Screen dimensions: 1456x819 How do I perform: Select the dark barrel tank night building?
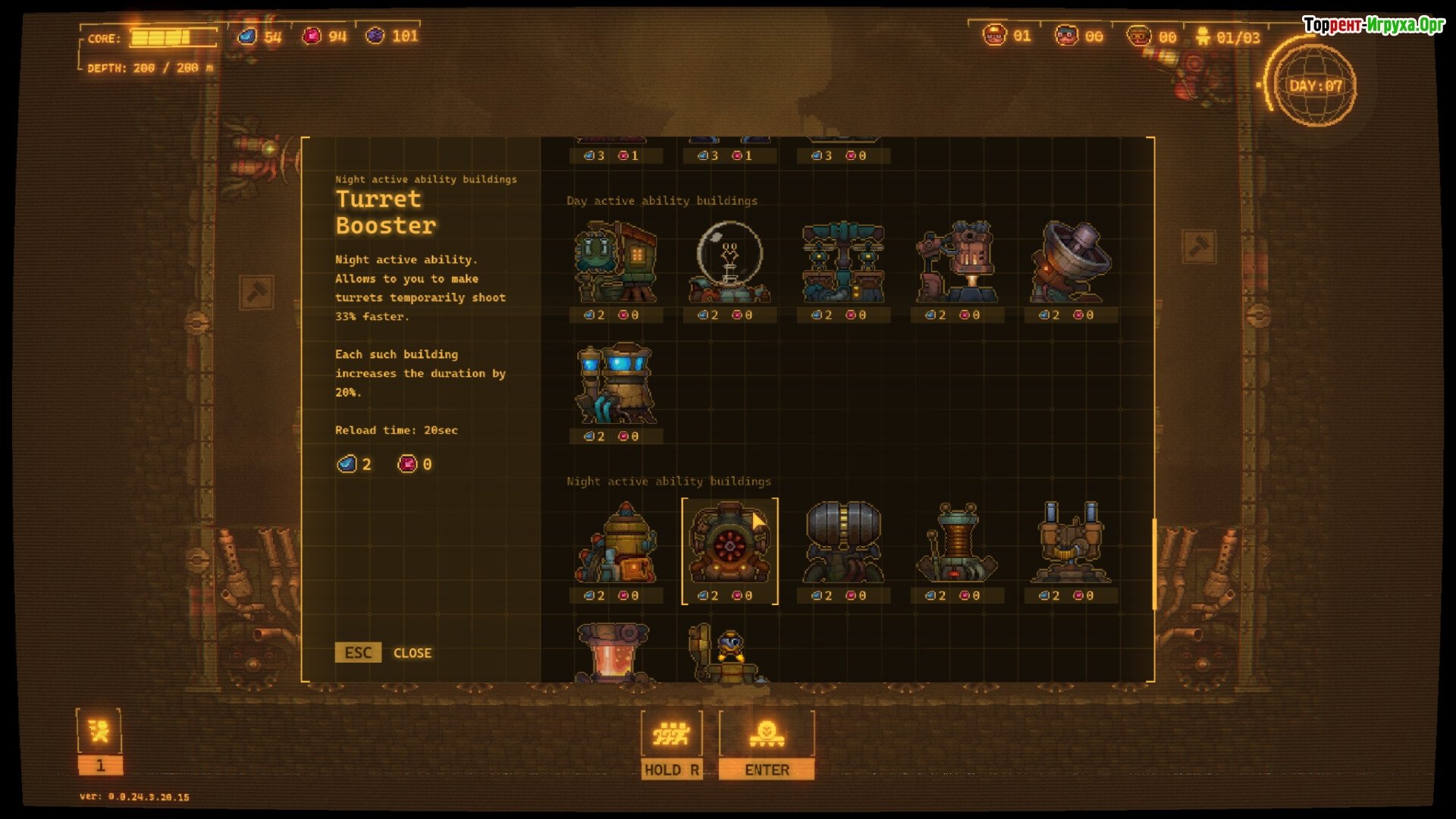[x=843, y=544]
